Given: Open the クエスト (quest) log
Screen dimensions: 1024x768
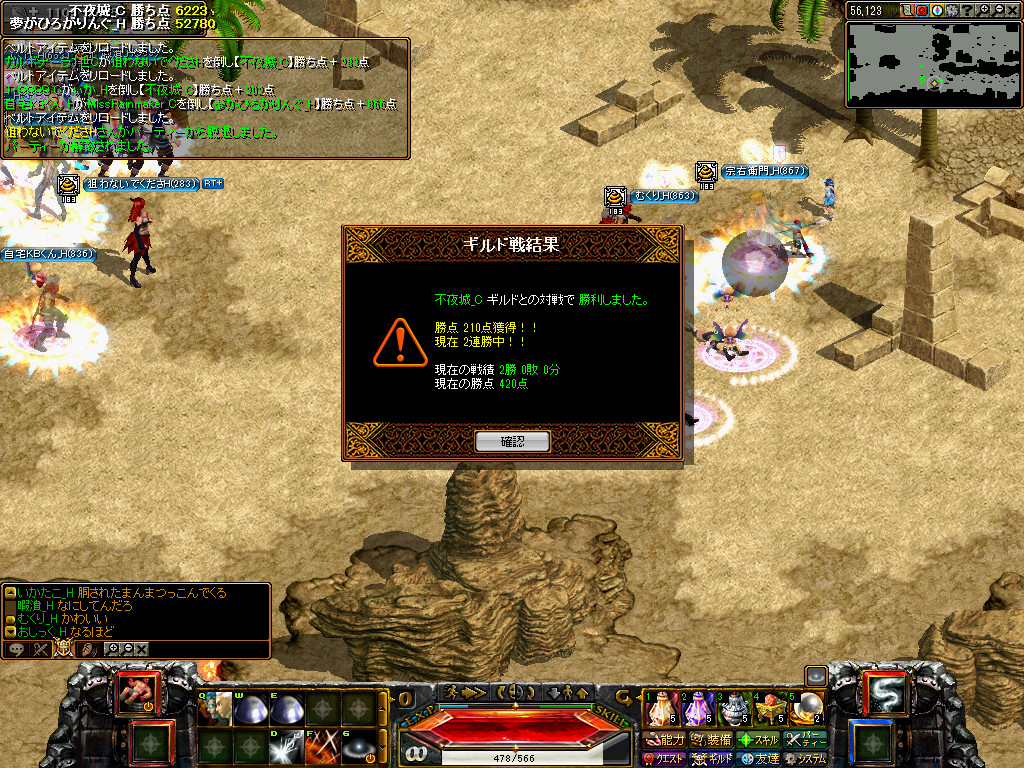Looking at the screenshot, I should click(665, 760).
